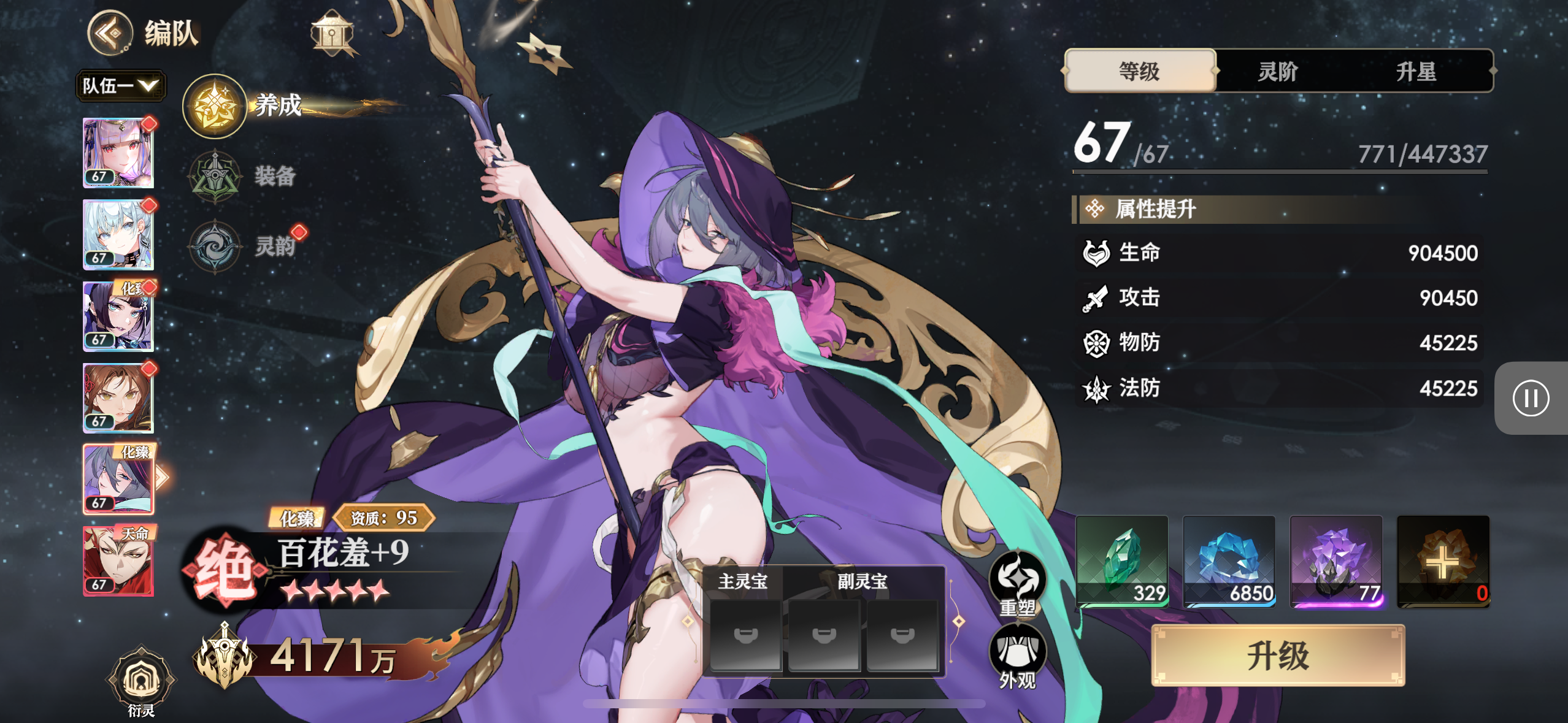Open the 衍灵 icon at bottom
Screen dimensions: 1568x723
141,682
